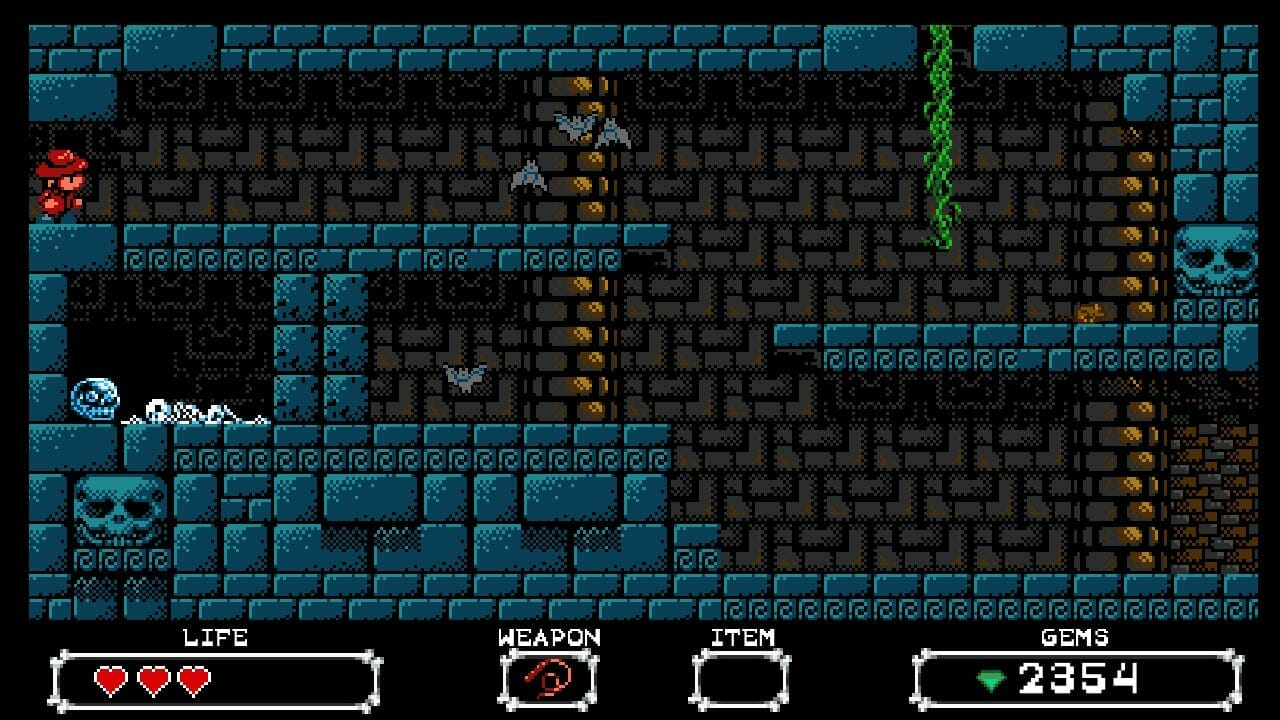This screenshot has width=1280, height=720.
Task: Select the whip weapon slot
Action: pyautogui.click(x=548, y=680)
